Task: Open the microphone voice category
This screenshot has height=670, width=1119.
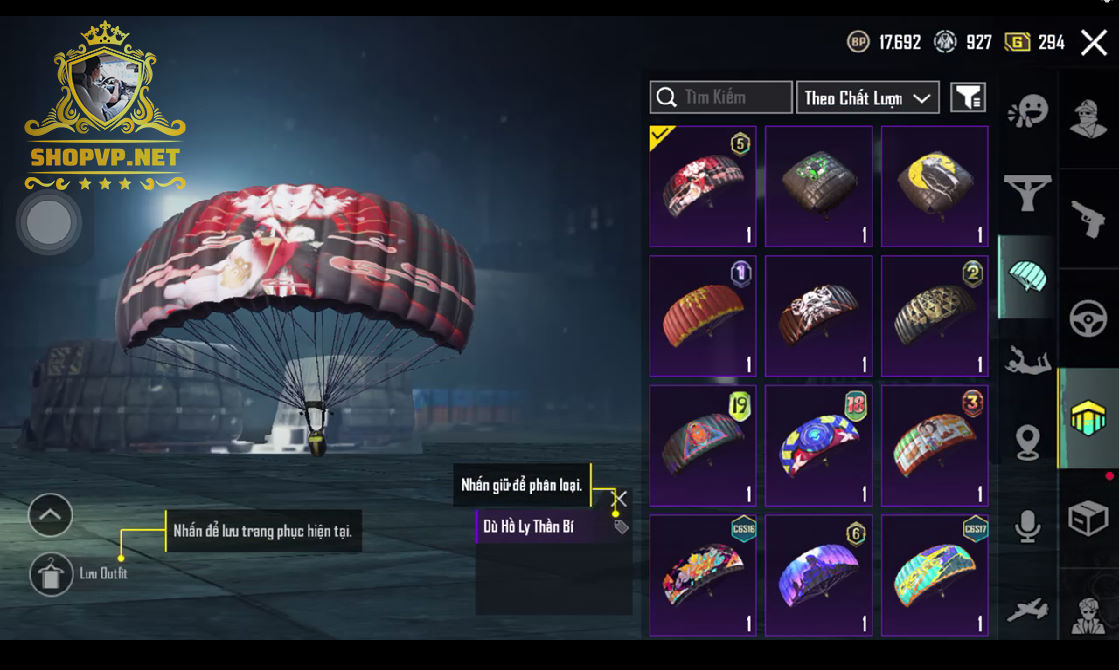Action: click(x=1027, y=526)
